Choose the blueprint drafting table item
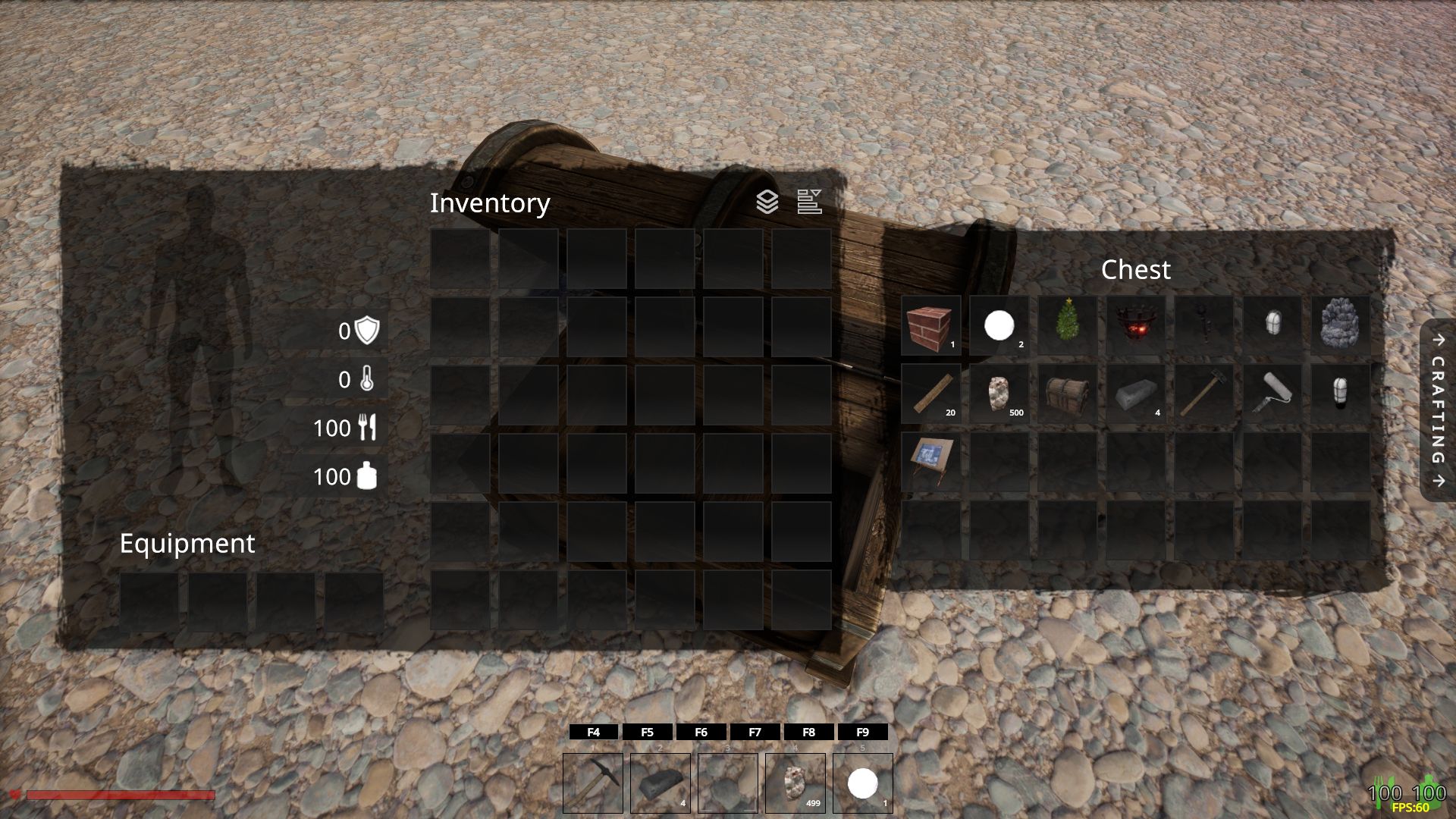 click(x=930, y=463)
